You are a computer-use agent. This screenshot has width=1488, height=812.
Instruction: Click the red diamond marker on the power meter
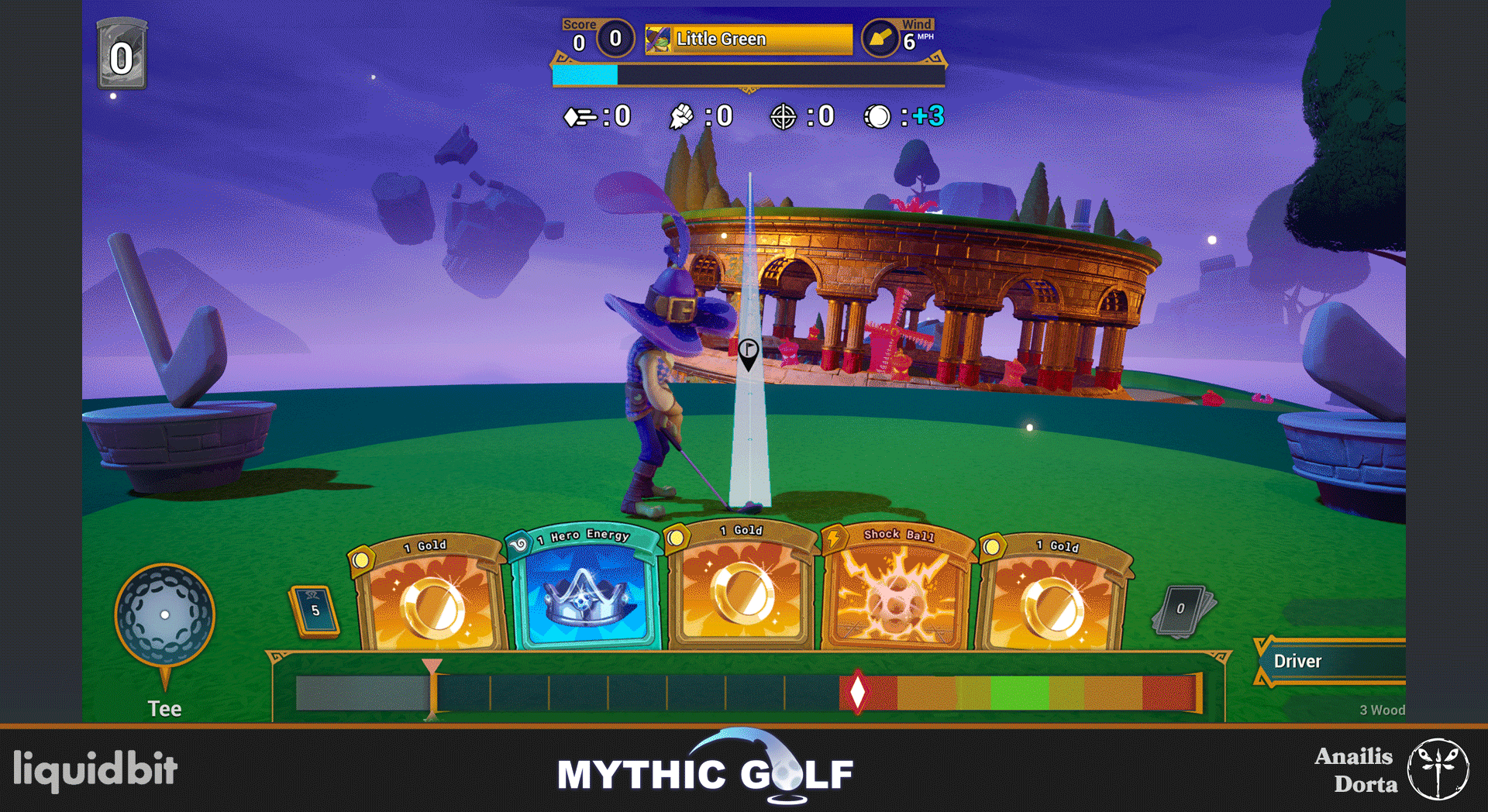pyautogui.click(x=857, y=692)
